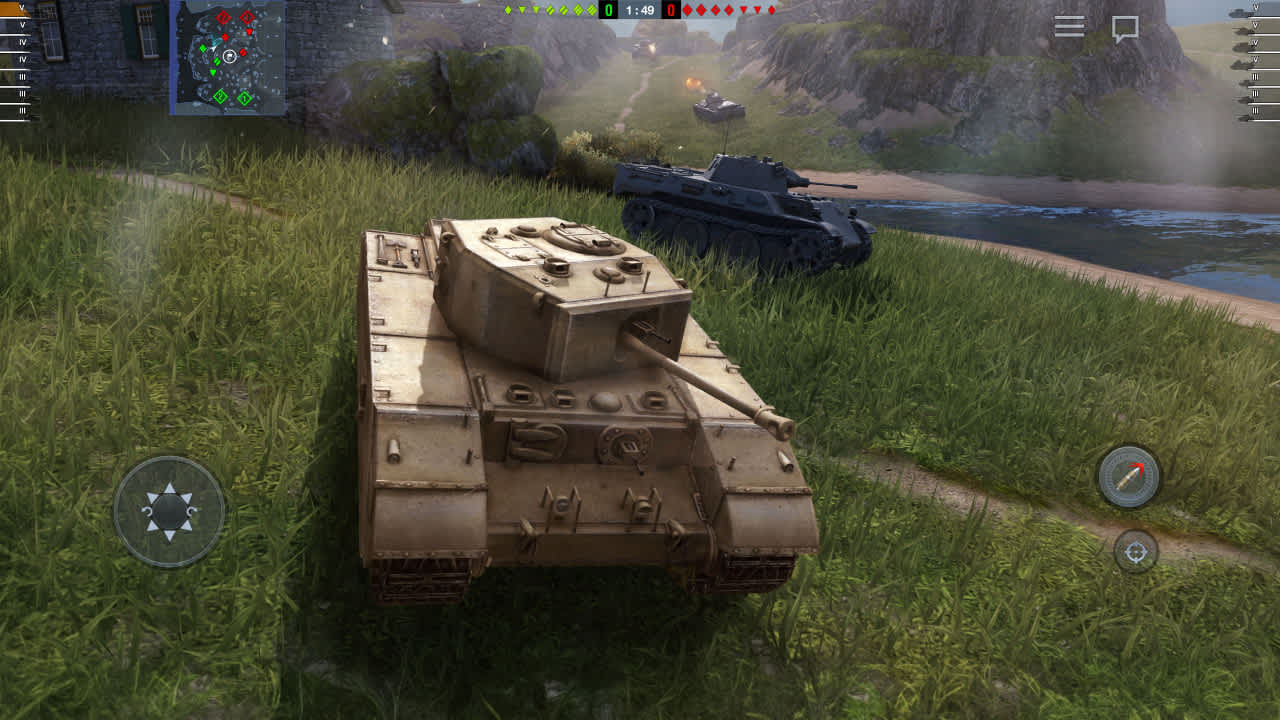The image size is (1280, 720).
Task: Activate sniper mode via crosshair icon
Action: [x=1135, y=549]
